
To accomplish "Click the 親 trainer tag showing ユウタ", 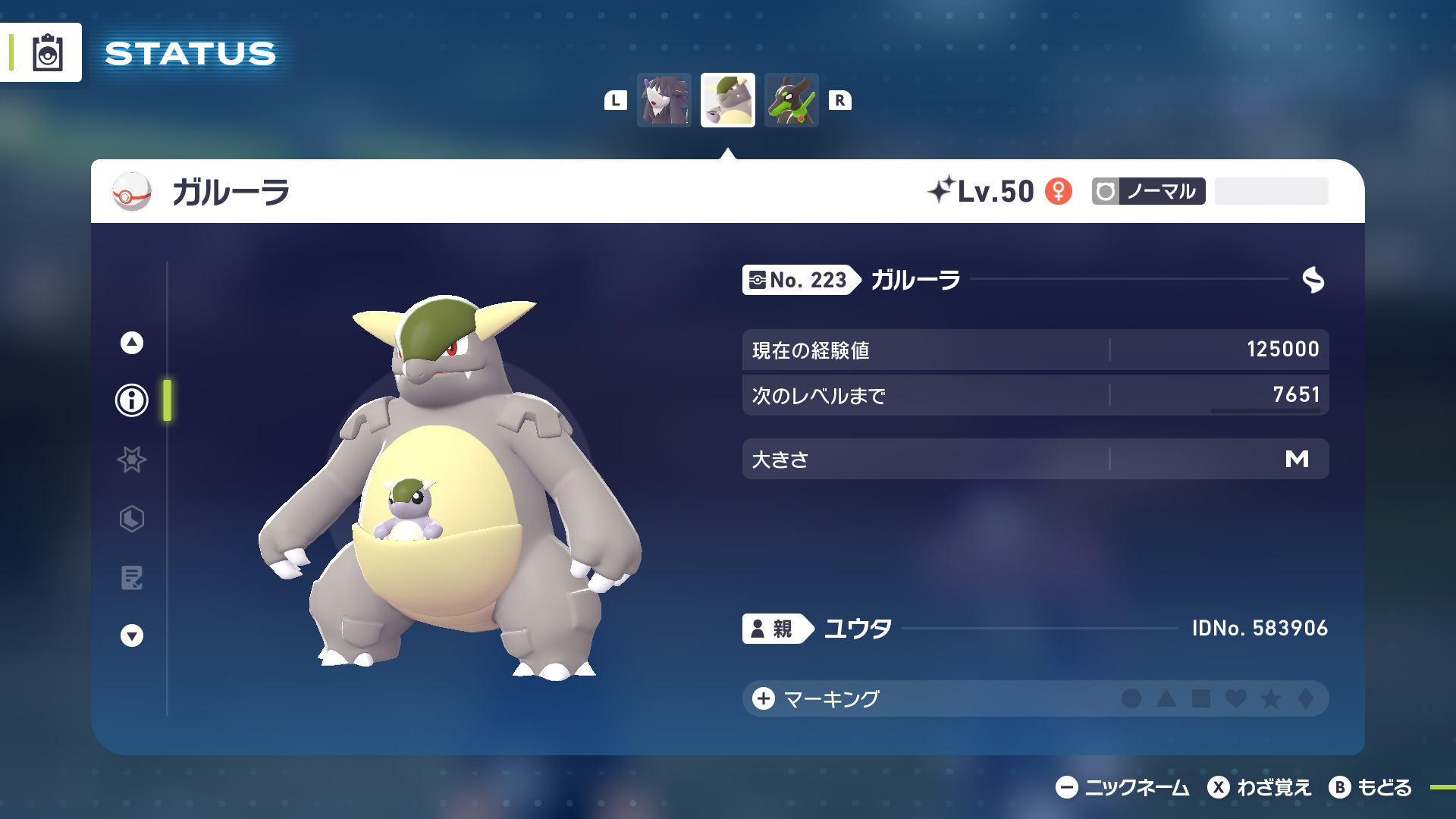I will click(775, 628).
